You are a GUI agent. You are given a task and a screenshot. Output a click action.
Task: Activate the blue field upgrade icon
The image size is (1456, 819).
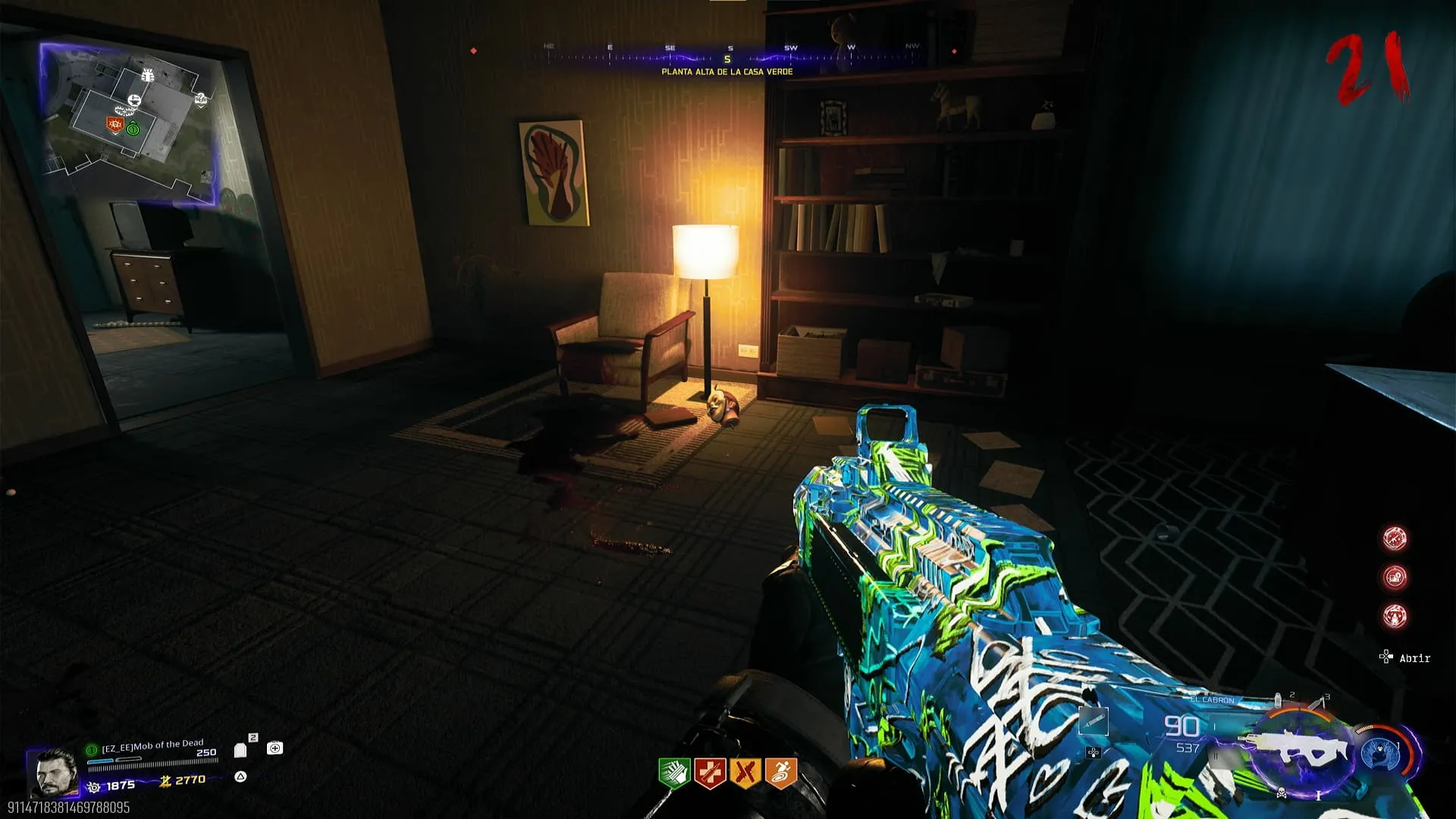coord(1382,753)
